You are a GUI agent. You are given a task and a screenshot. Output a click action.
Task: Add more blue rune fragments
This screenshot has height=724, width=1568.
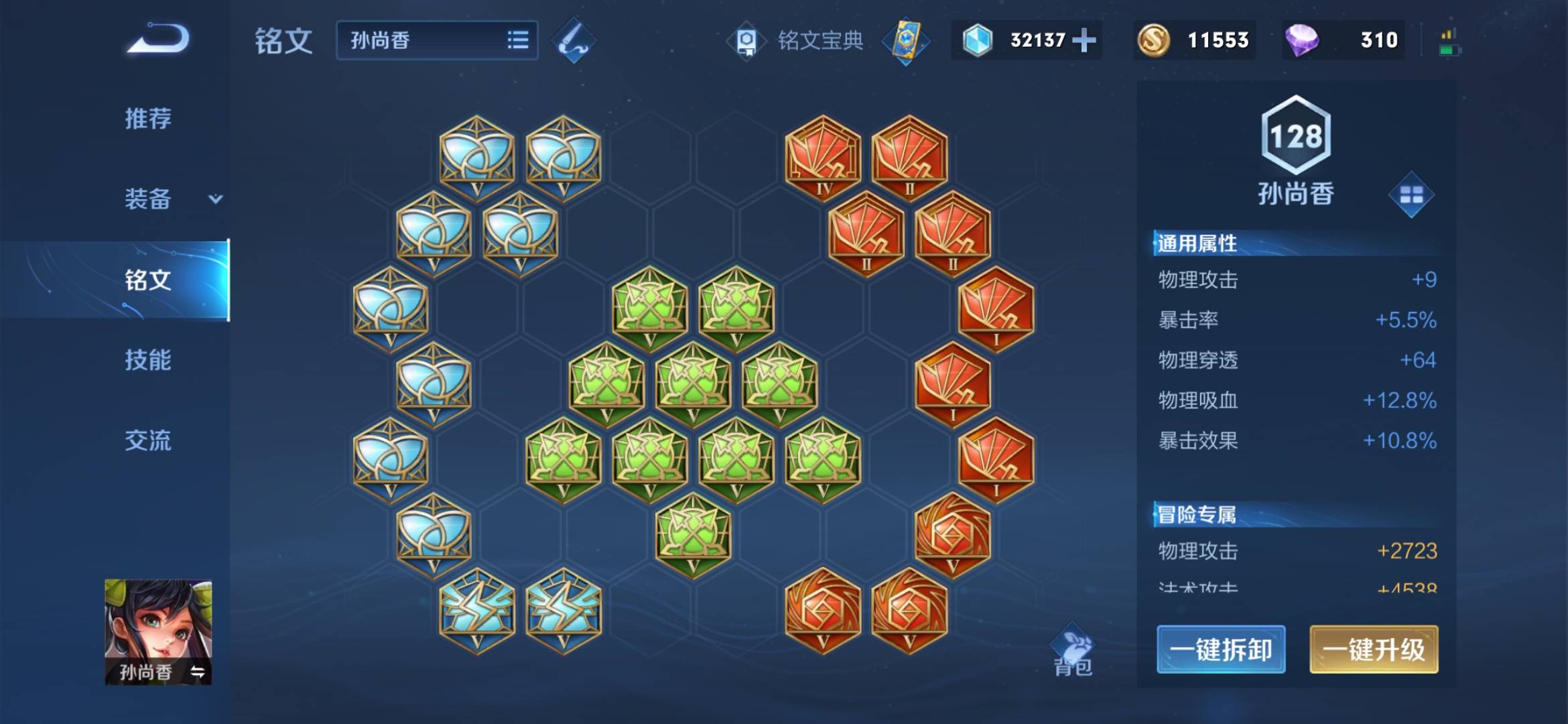pyautogui.click(x=1084, y=40)
